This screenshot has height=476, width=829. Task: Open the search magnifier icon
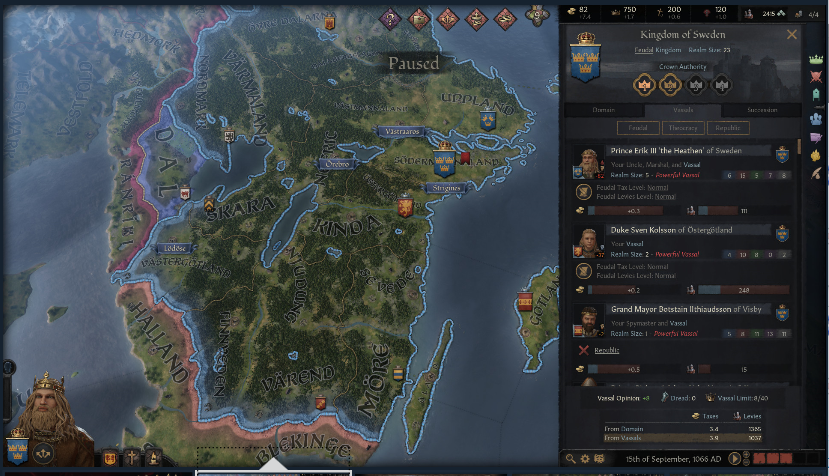(x=571, y=458)
